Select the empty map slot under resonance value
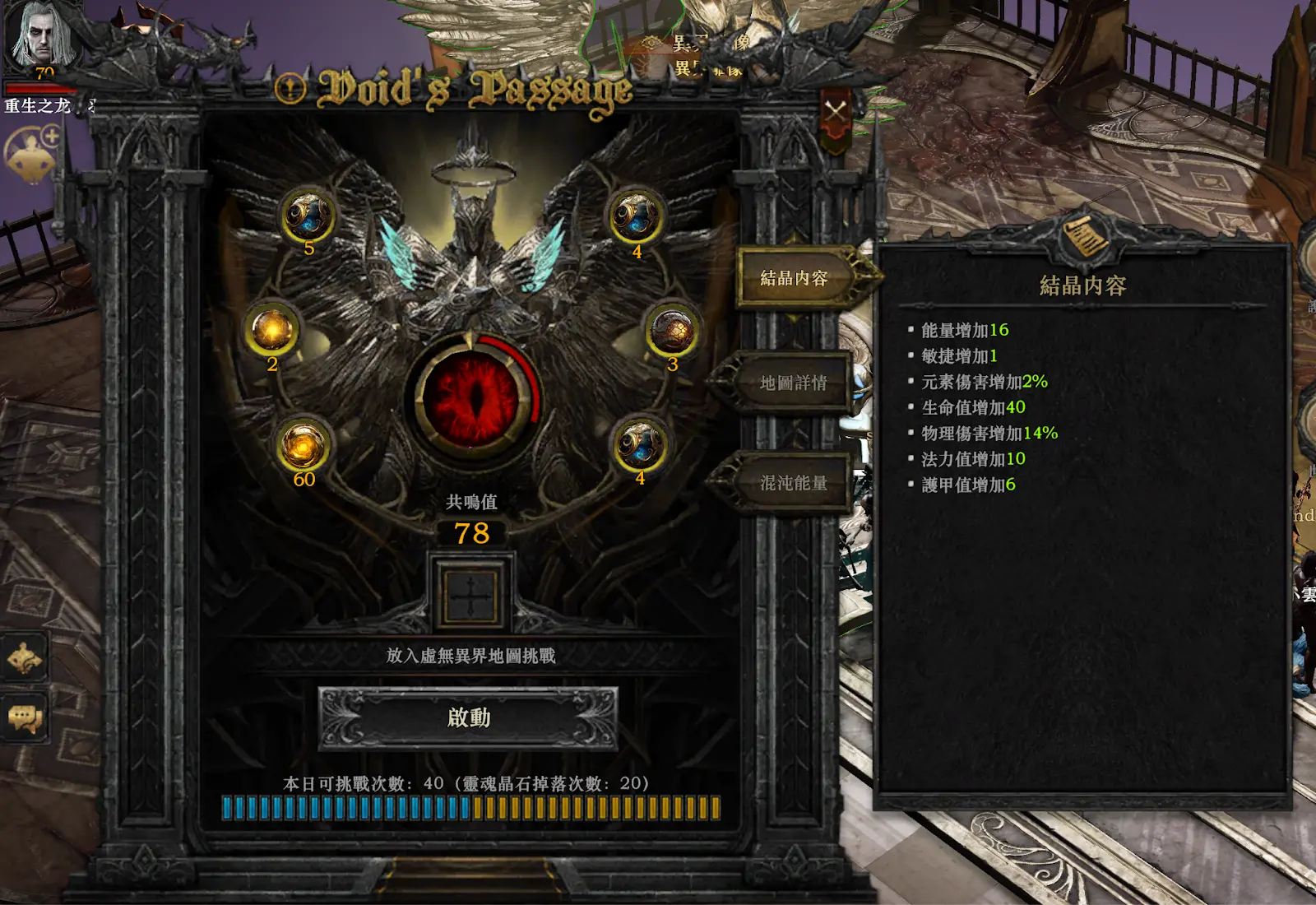This screenshot has height=905, width=1316. click(x=470, y=592)
